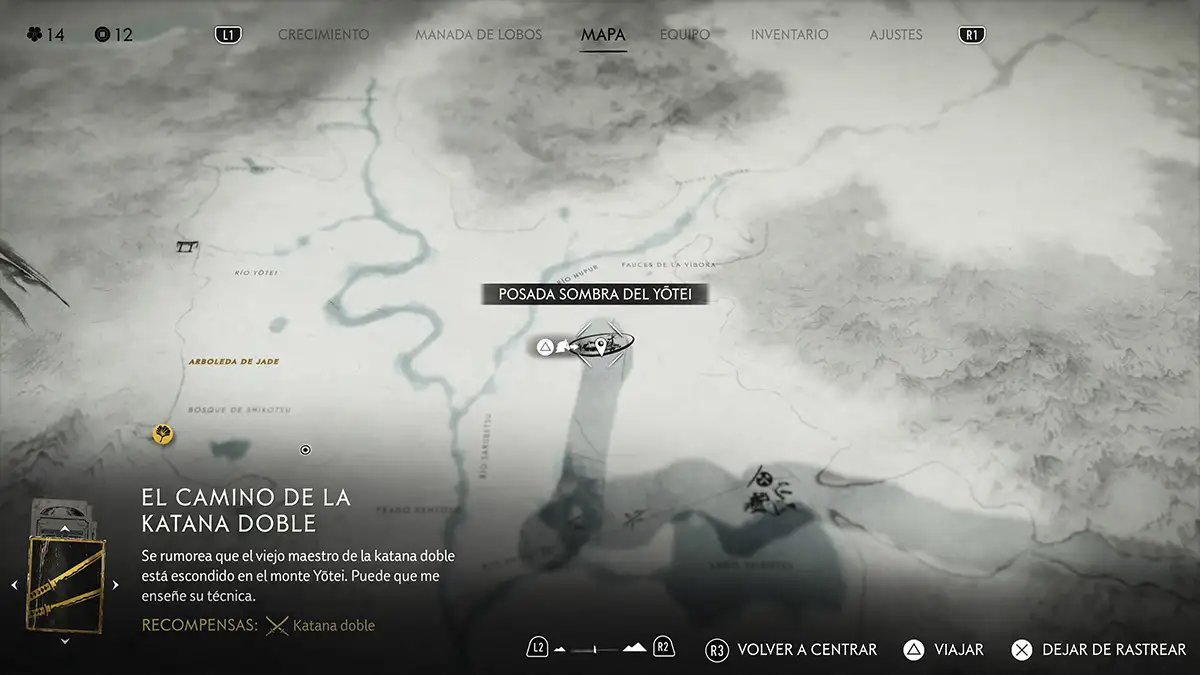
Task: Select the small white circle map marker
Action: coord(306,450)
